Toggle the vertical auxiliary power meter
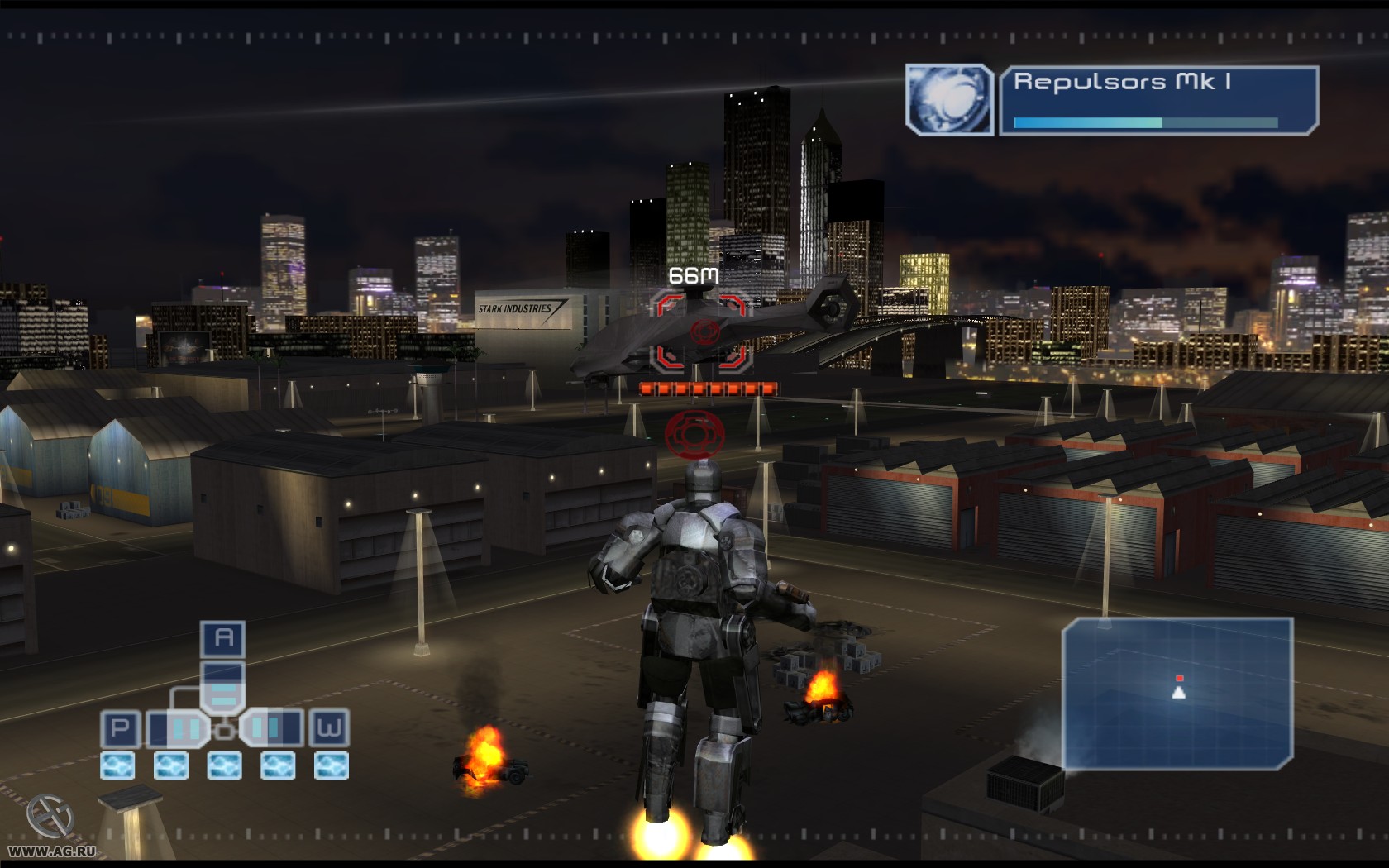This screenshot has height=868, width=1389. (x=223, y=685)
